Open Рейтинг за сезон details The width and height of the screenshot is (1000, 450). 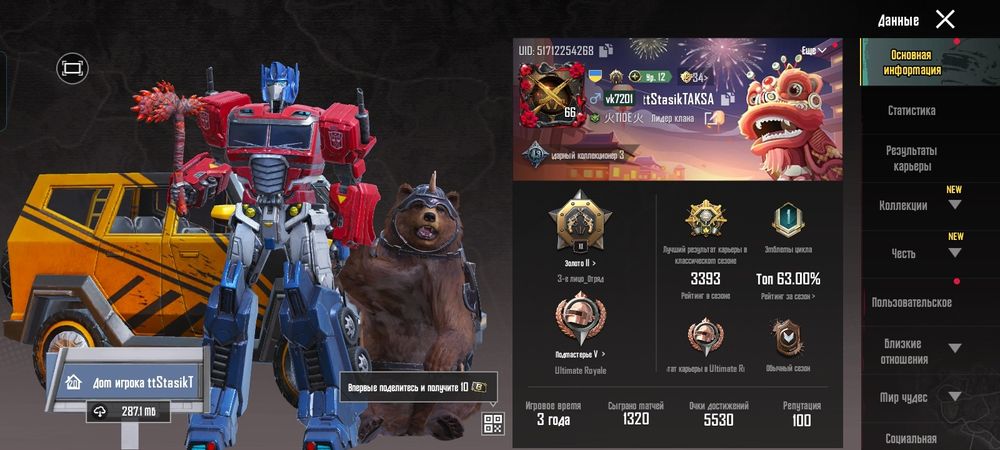point(788,297)
